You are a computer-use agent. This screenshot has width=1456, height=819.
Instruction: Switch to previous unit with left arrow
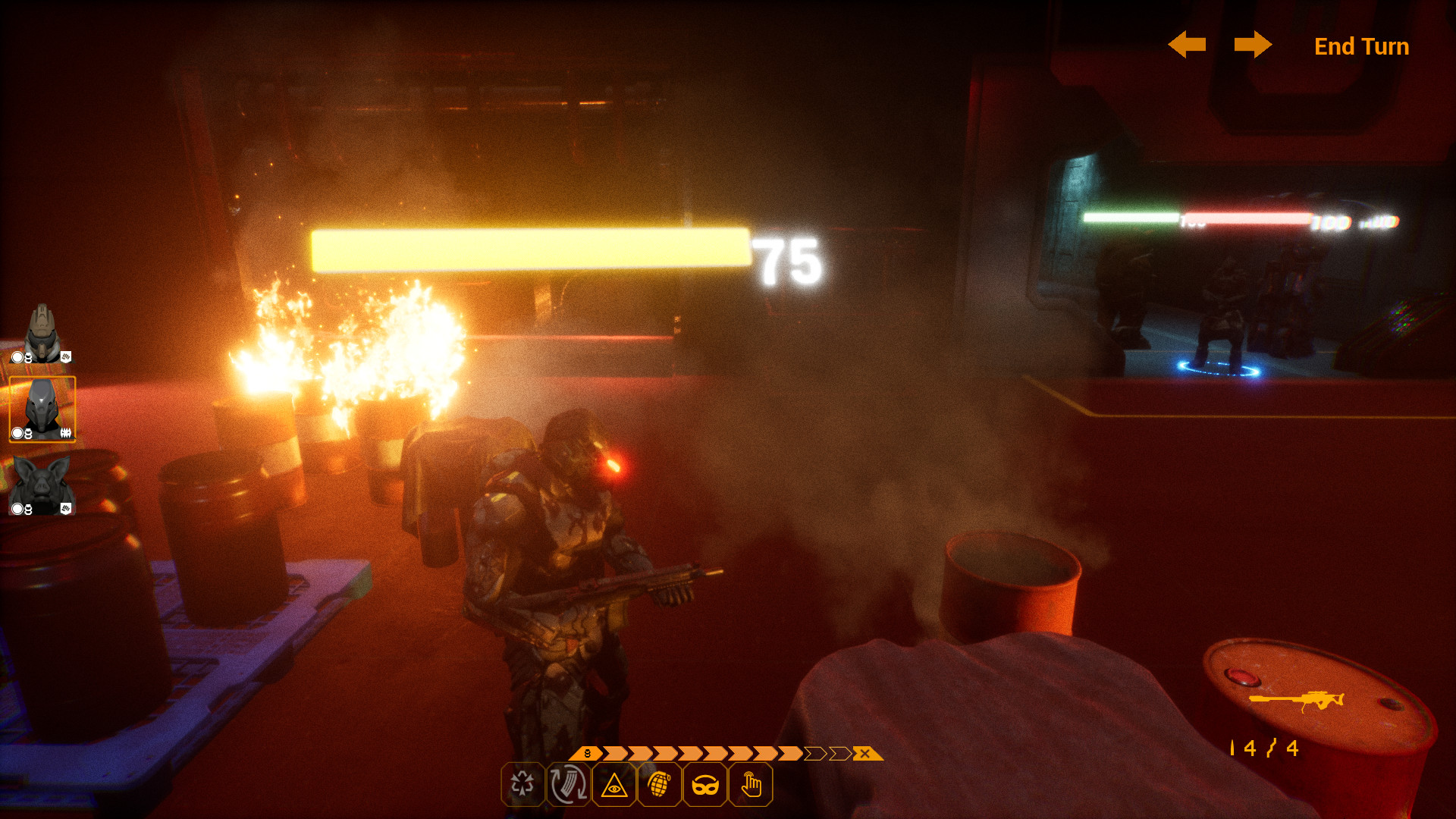click(x=1187, y=45)
